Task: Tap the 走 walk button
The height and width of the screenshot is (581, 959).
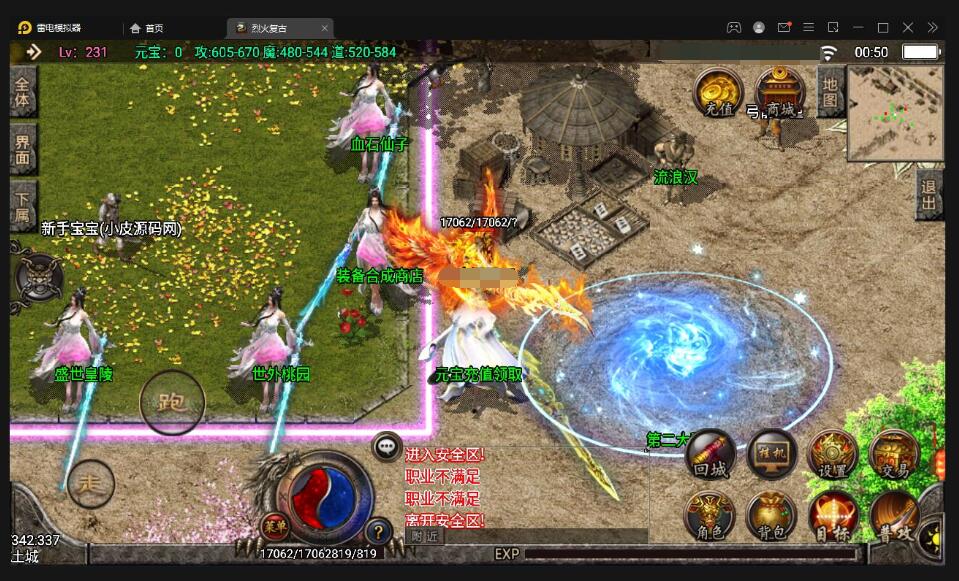Action: [91, 482]
